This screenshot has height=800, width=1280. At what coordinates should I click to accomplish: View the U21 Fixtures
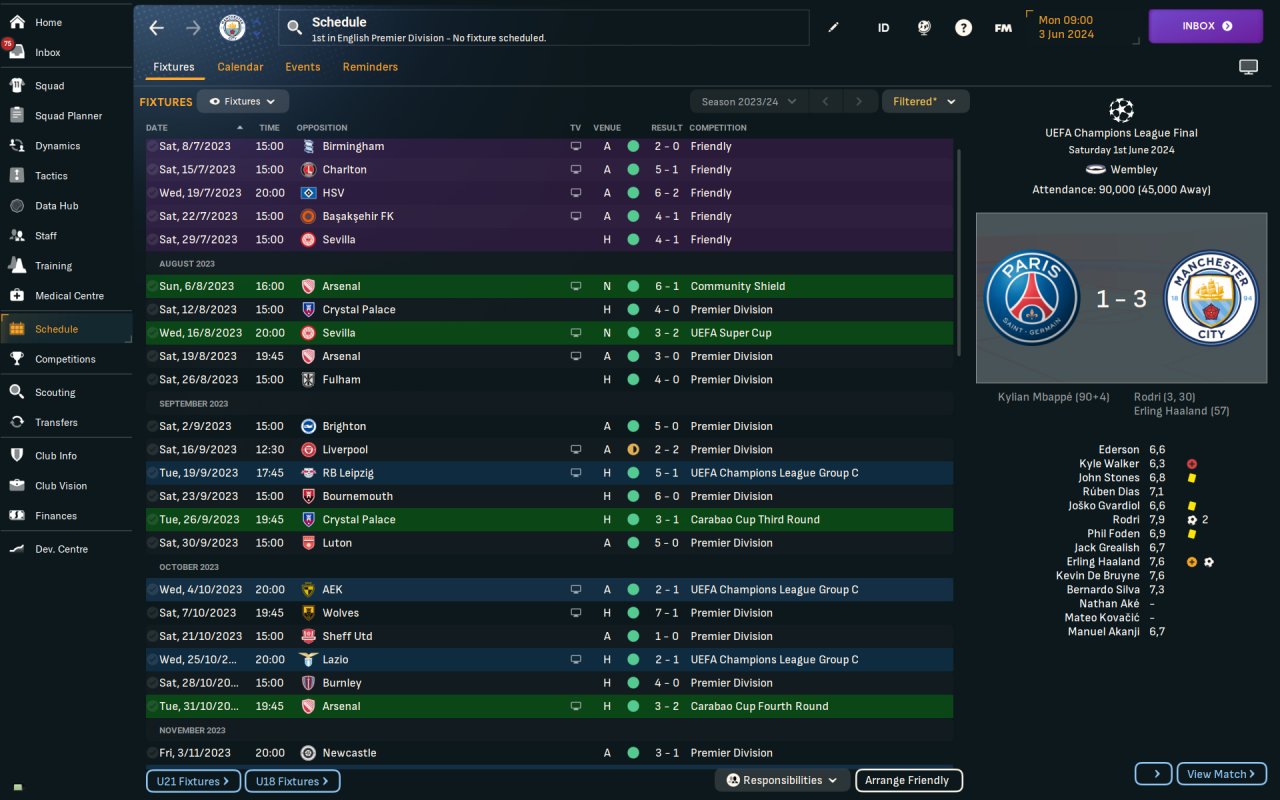tap(193, 781)
